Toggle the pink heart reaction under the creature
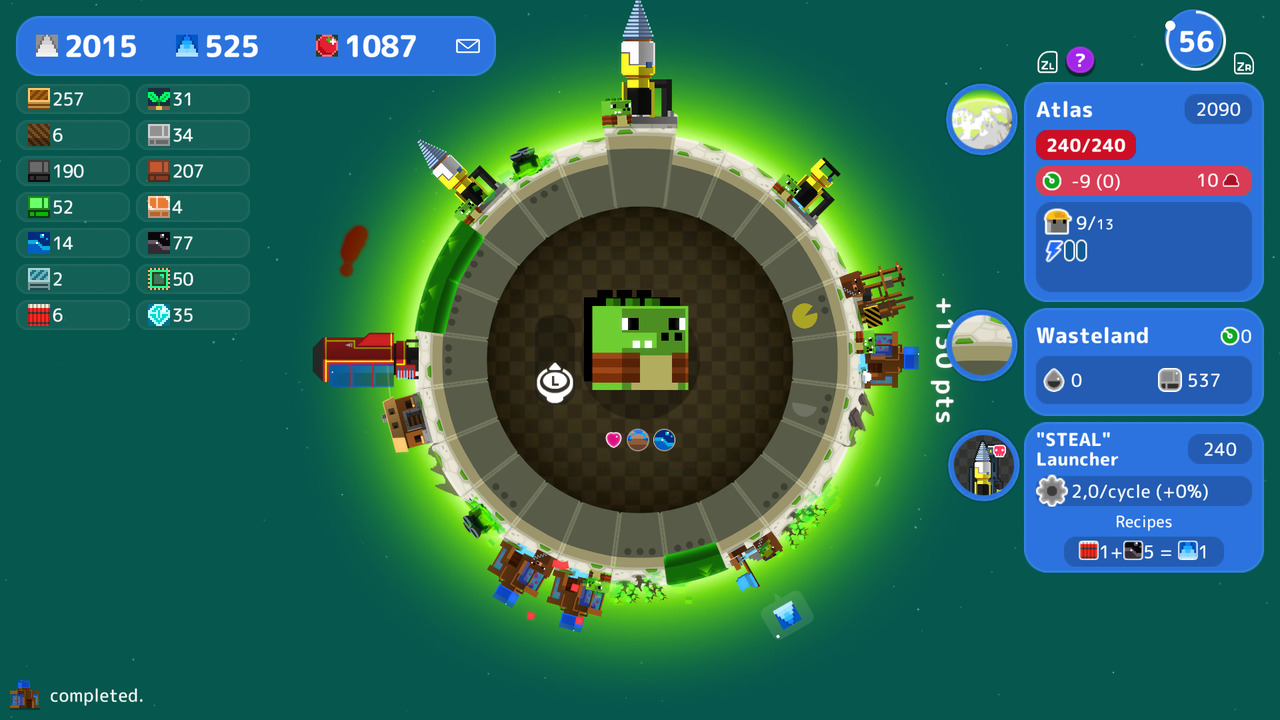This screenshot has width=1280, height=720. [x=613, y=439]
